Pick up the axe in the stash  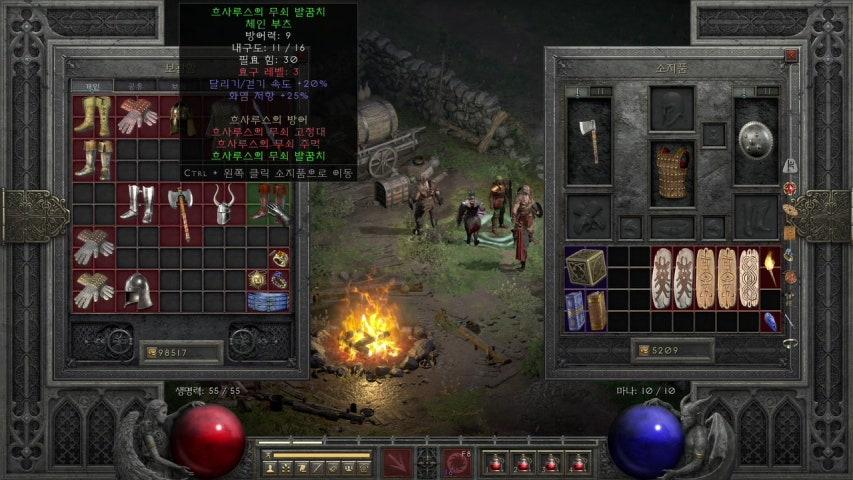[x=180, y=211]
